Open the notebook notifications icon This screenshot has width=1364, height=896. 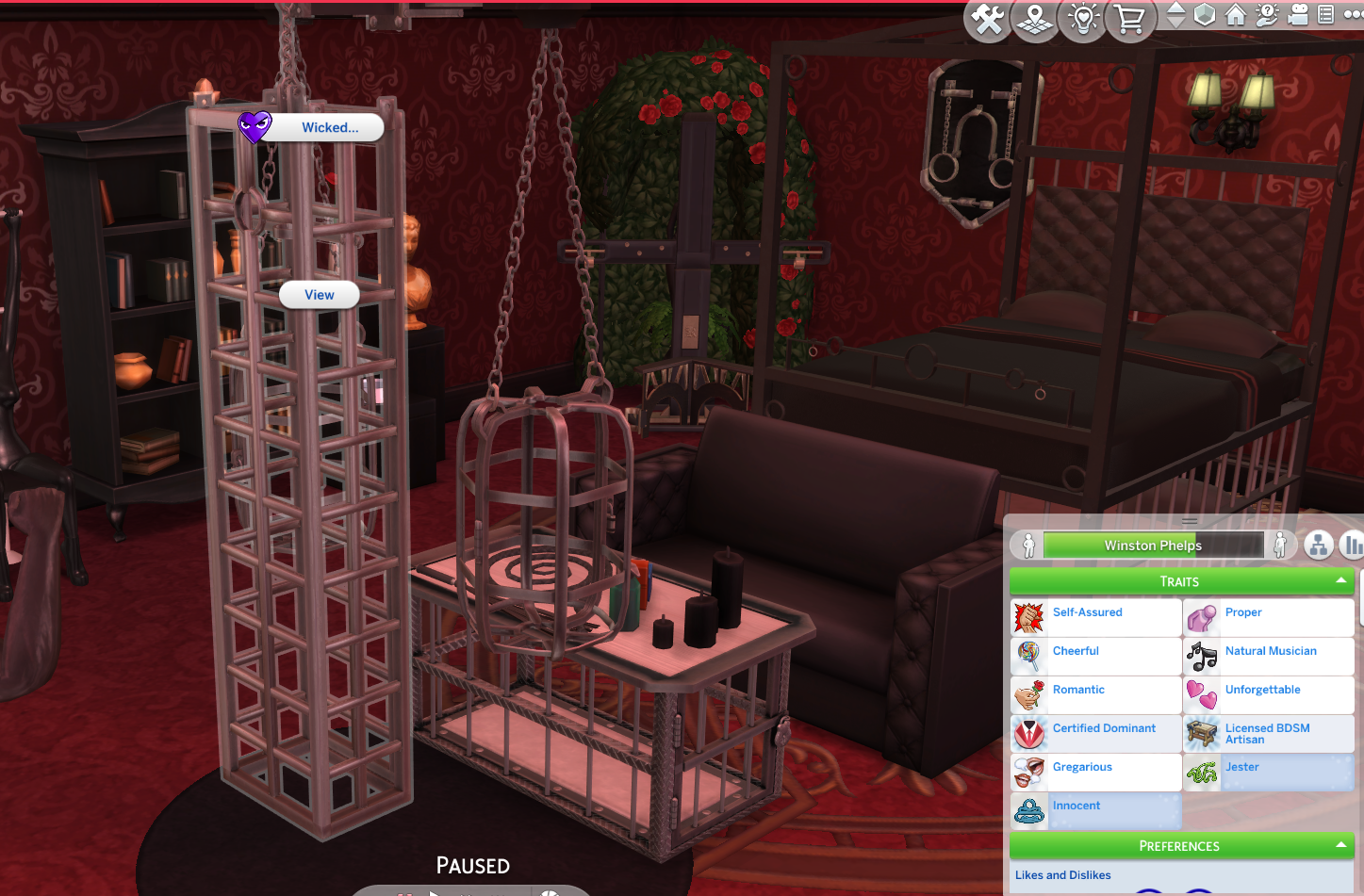point(1325,15)
